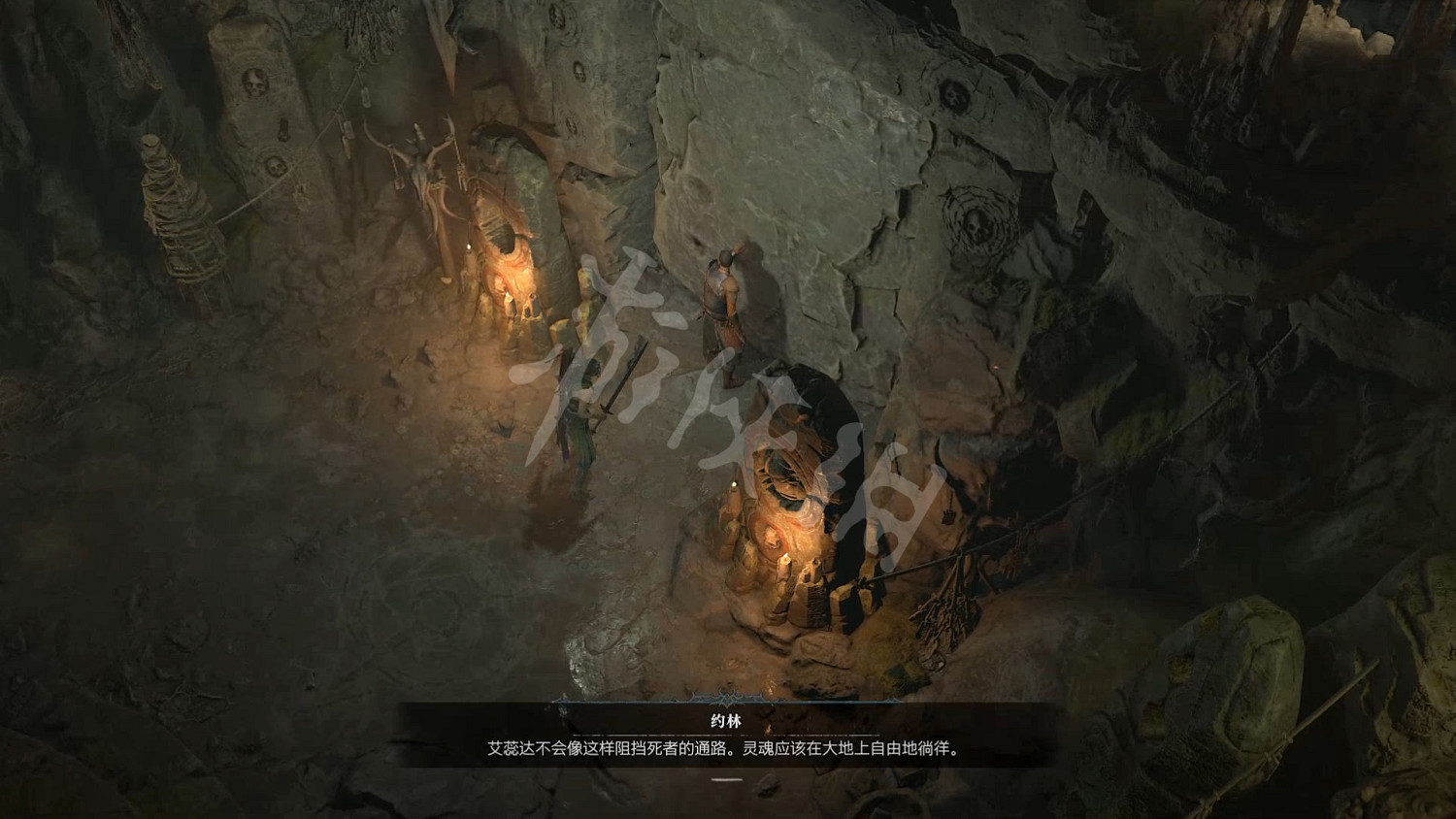Click the subtitle text about 灵魂 to advance dialogue

(x=728, y=747)
